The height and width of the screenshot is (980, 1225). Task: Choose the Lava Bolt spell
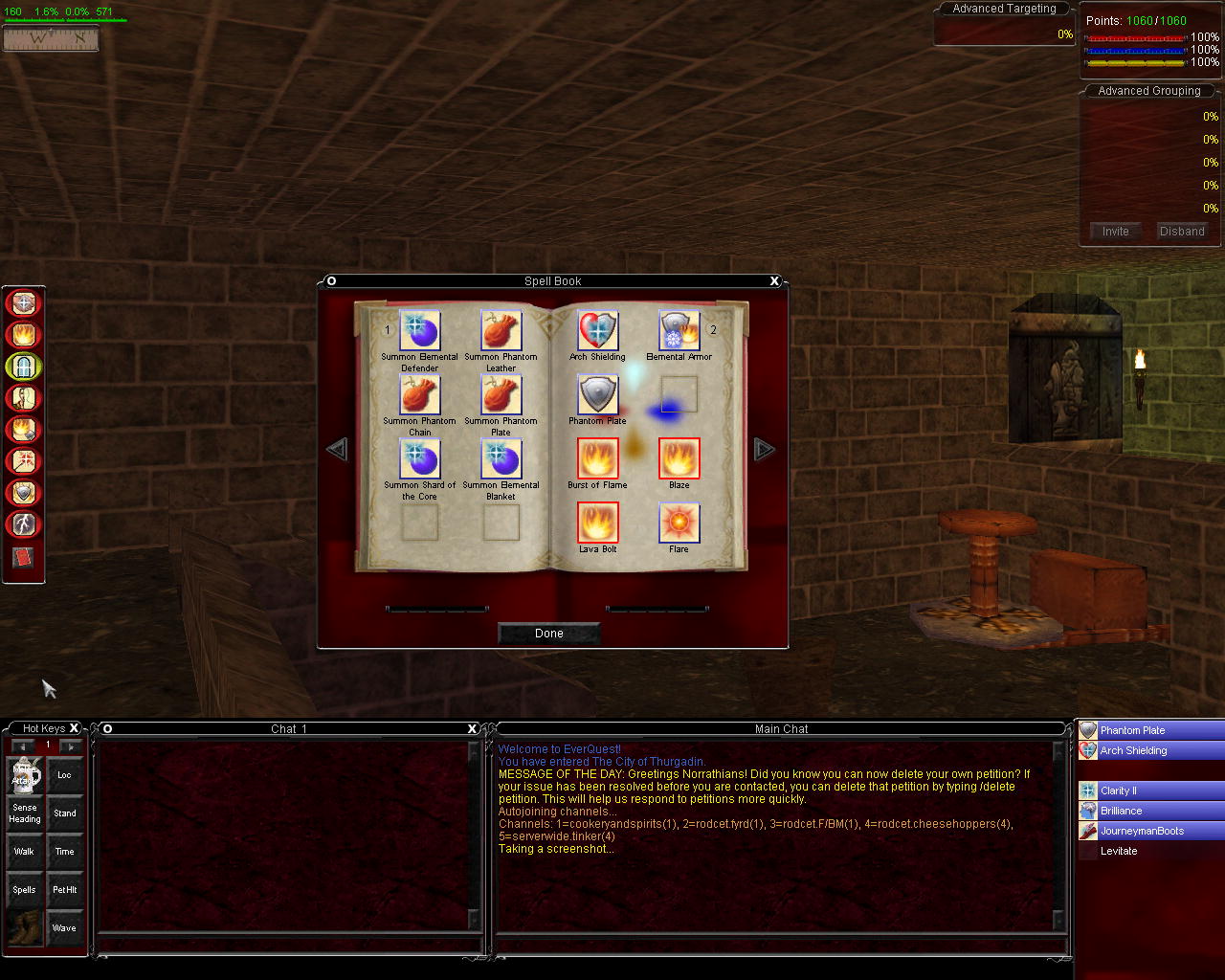[x=597, y=523]
